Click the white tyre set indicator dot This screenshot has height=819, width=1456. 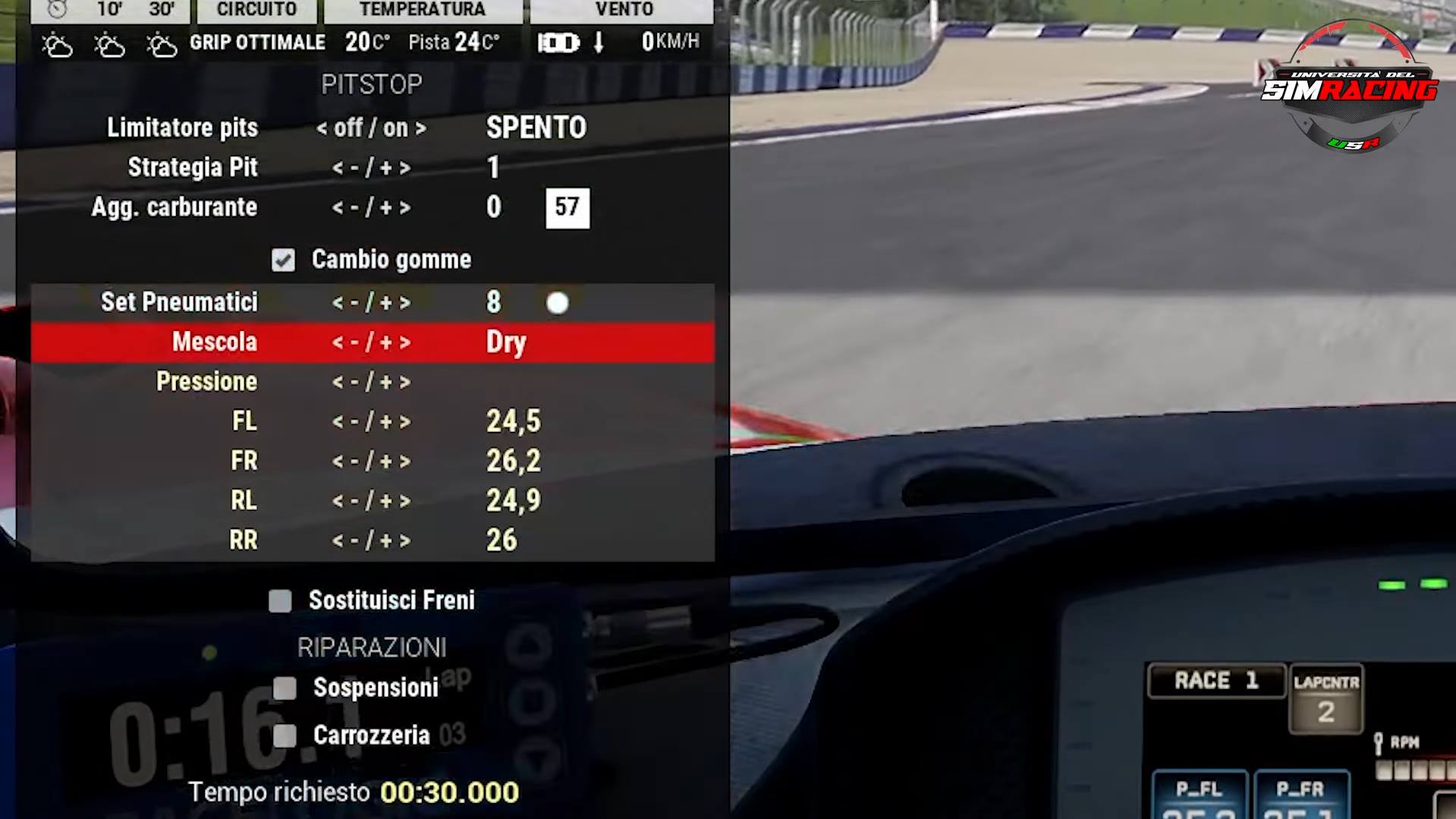(x=558, y=304)
